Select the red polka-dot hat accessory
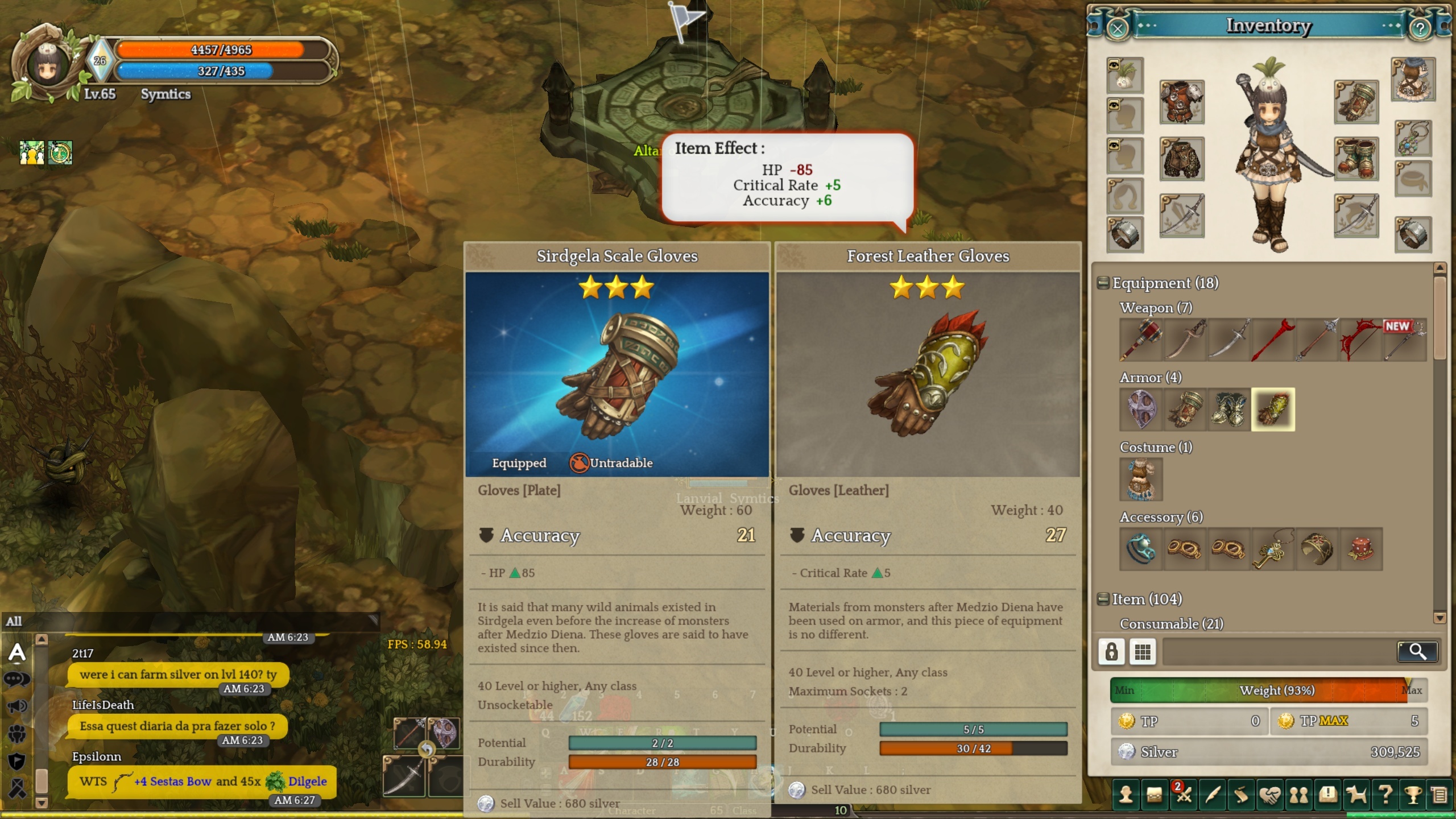This screenshot has height=819, width=1456. 1361,549
